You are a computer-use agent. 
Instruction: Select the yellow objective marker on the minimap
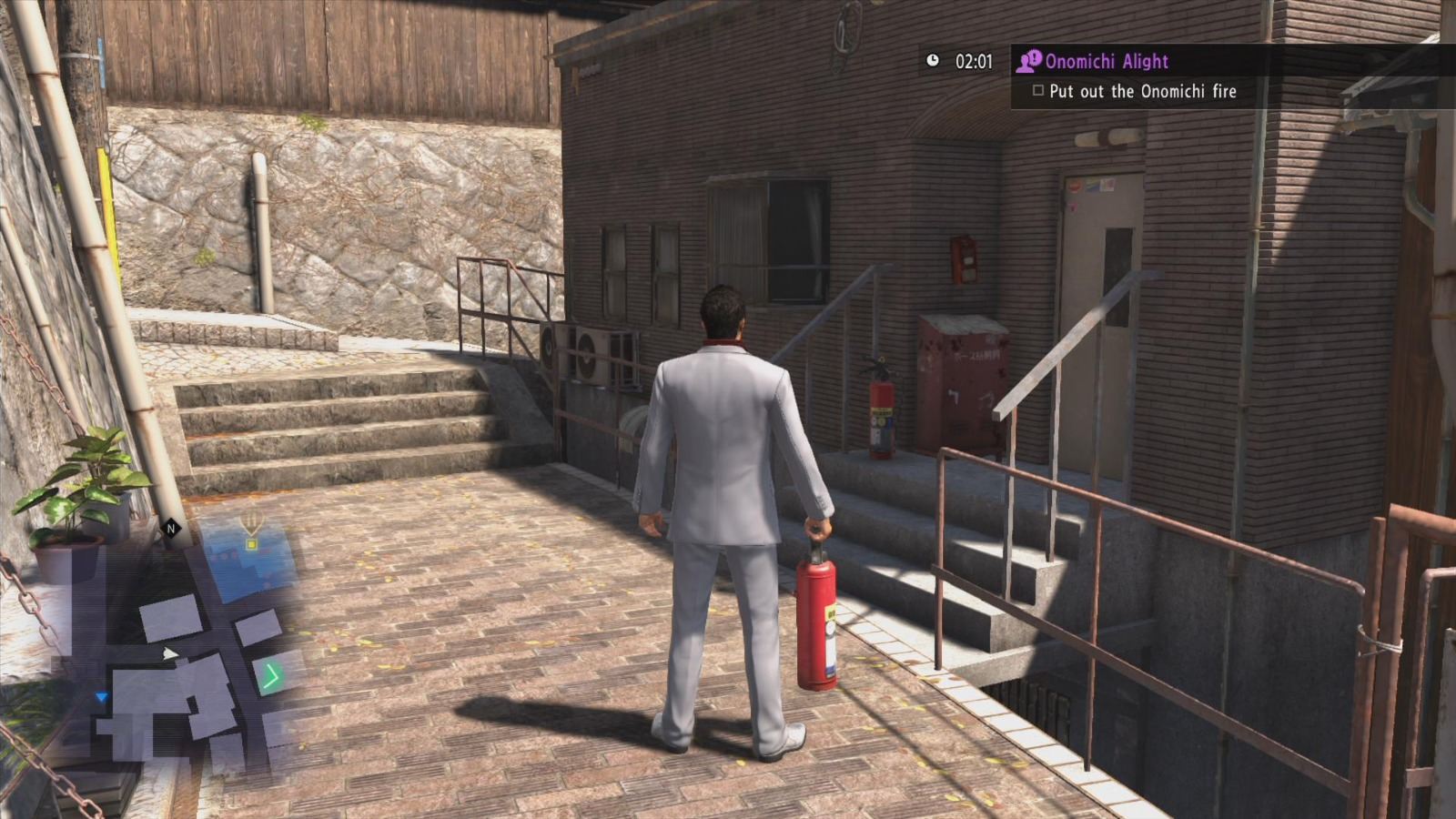[252, 543]
